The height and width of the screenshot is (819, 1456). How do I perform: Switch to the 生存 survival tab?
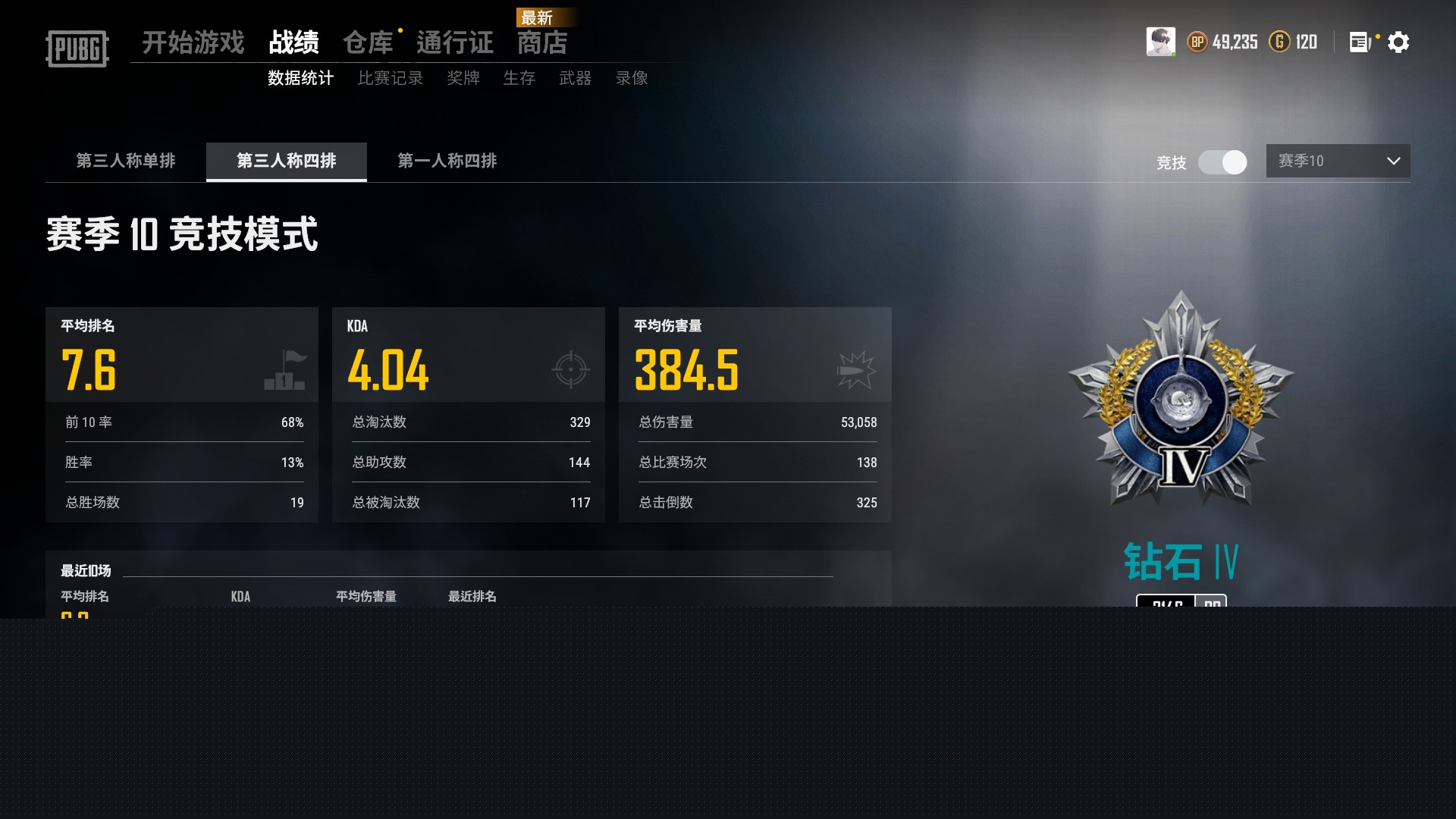[519, 78]
